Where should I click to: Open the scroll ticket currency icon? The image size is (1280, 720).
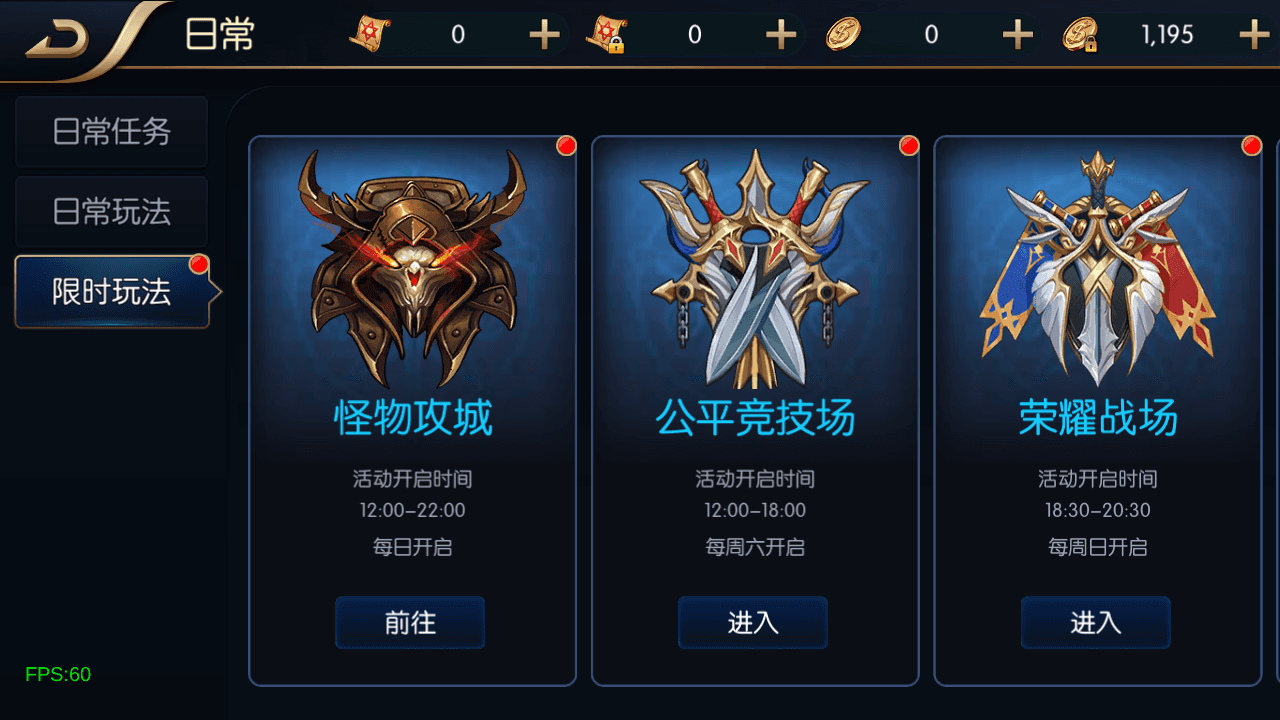[370, 33]
